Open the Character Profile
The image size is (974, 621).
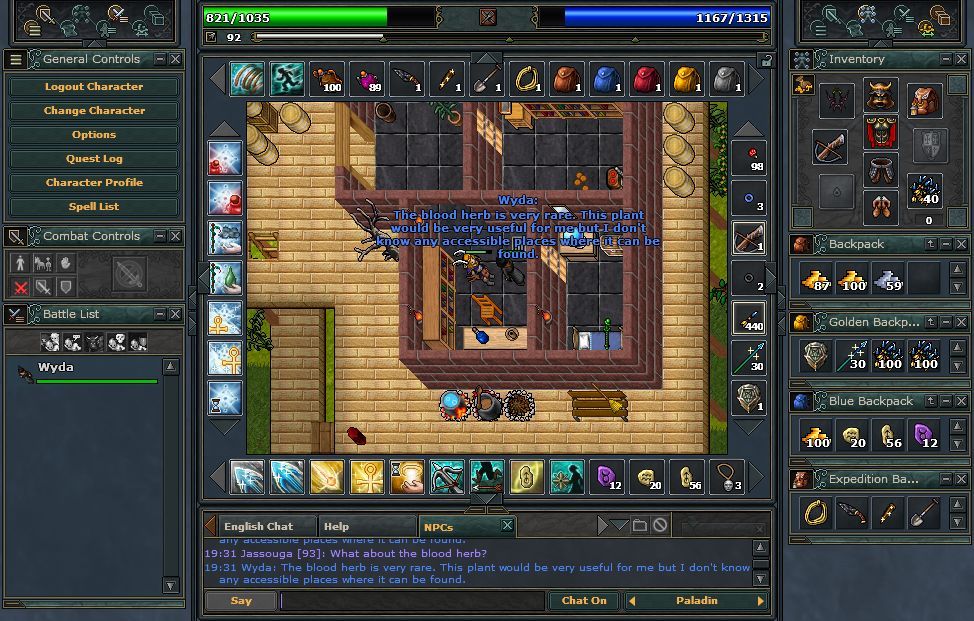coord(93,183)
